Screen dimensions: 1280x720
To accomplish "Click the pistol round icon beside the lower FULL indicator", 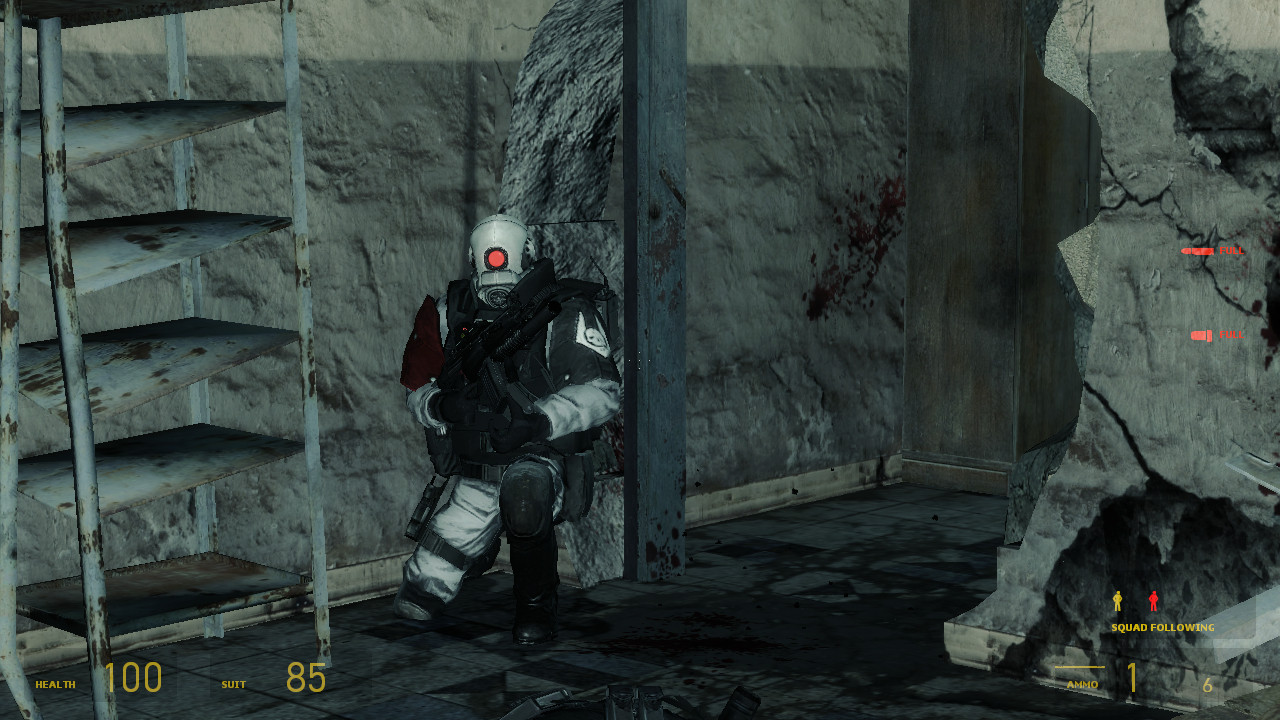I will (1201, 335).
